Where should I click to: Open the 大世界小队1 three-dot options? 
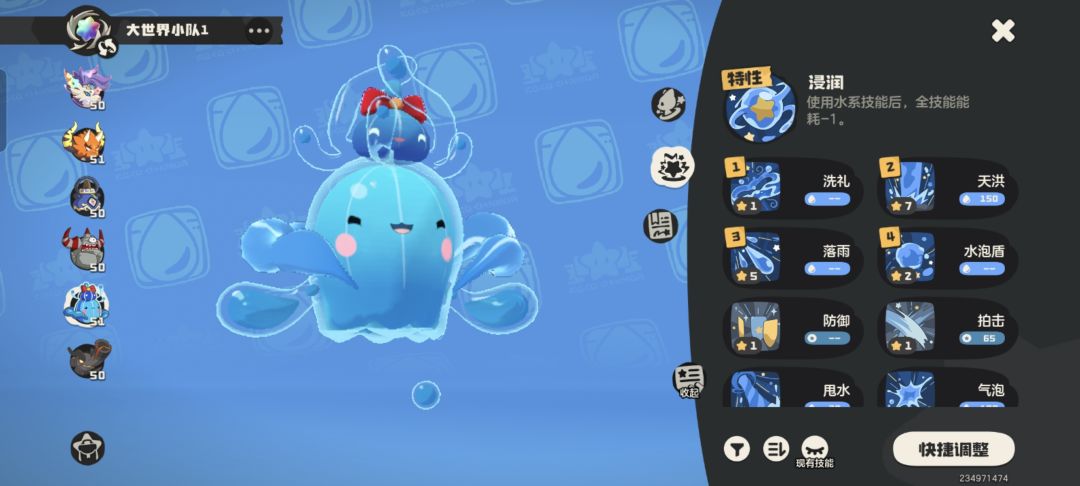(x=259, y=31)
